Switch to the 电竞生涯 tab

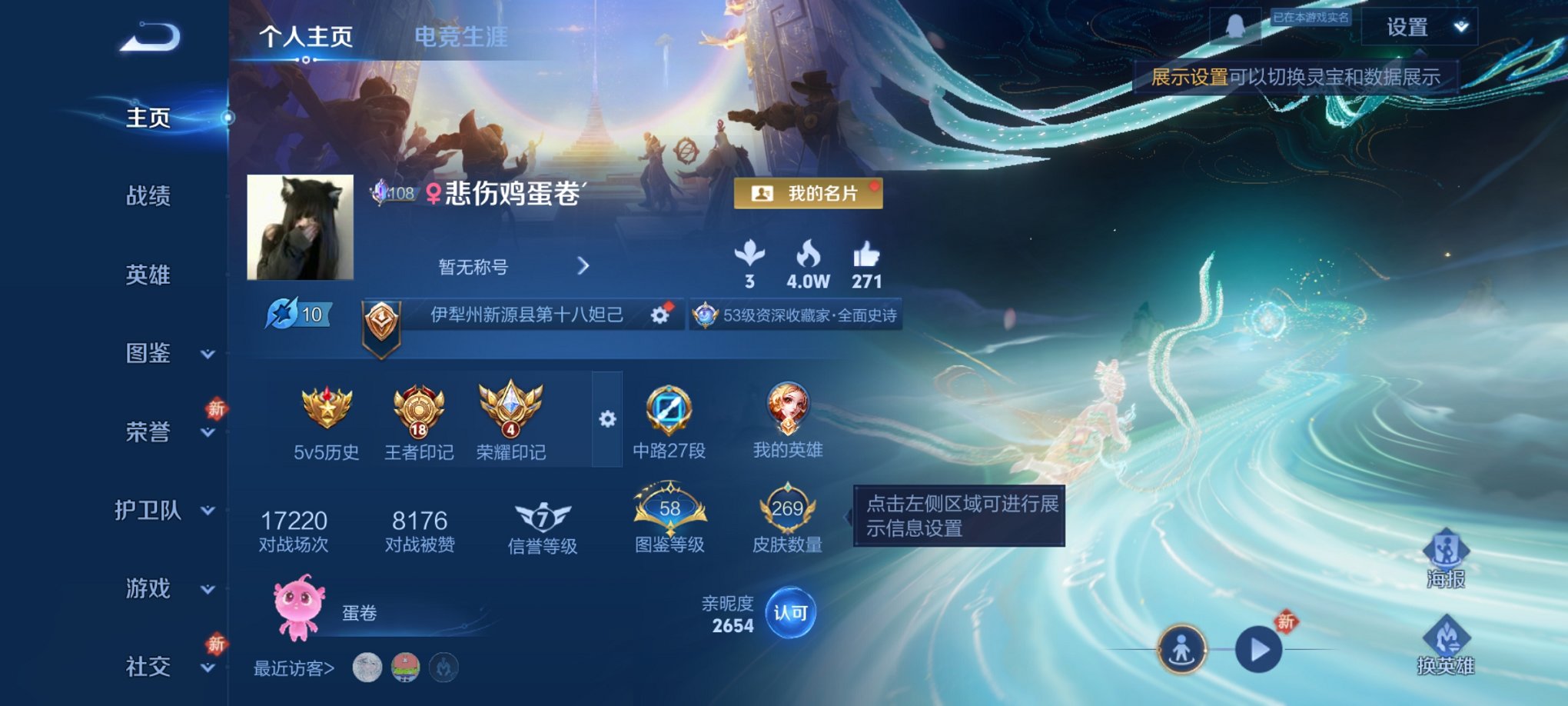461,36
